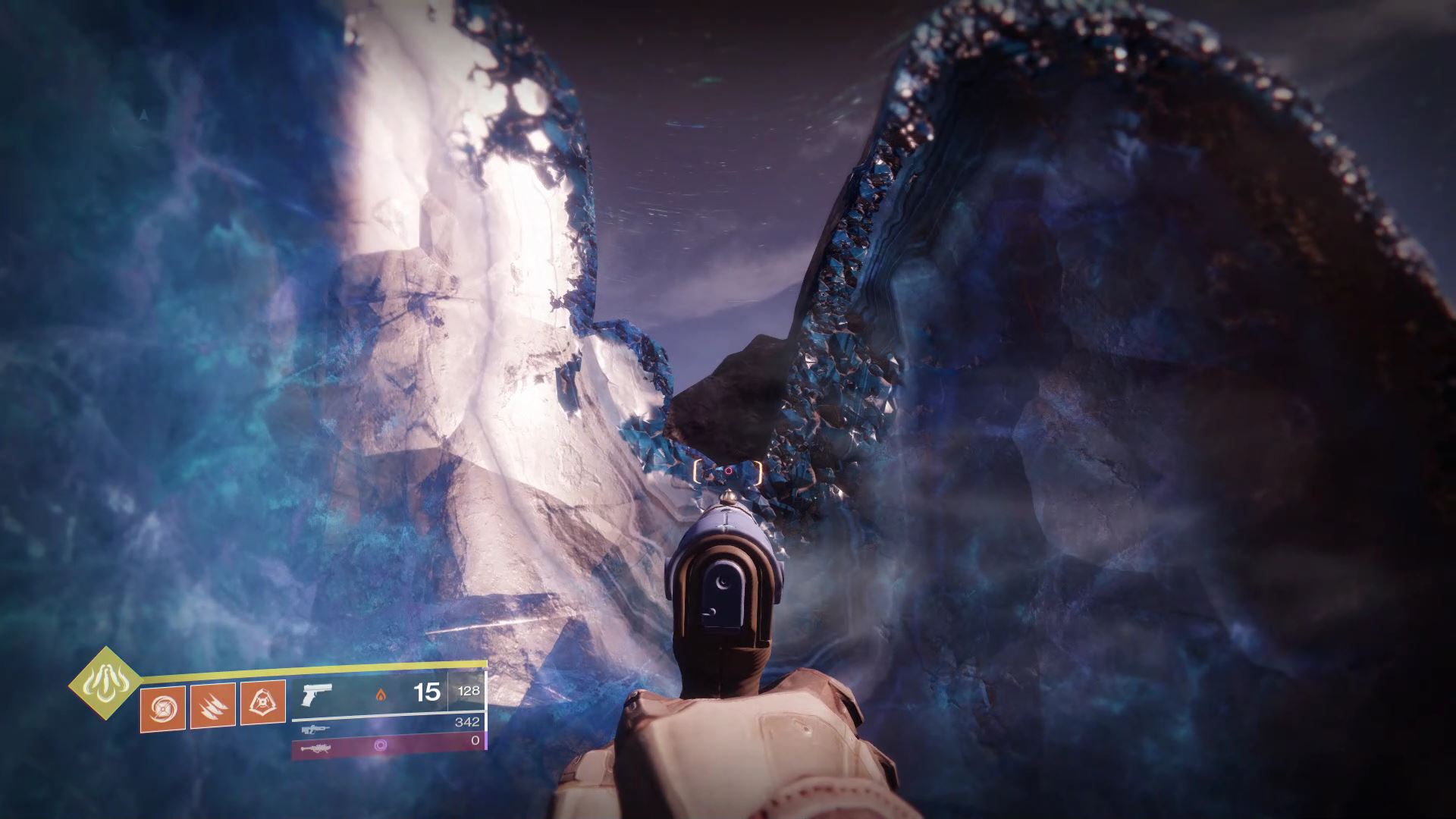This screenshot has width=1456, height=819.
Task: Switch to the heavy weapon in the purple slot
Action: tap(388, 745)
